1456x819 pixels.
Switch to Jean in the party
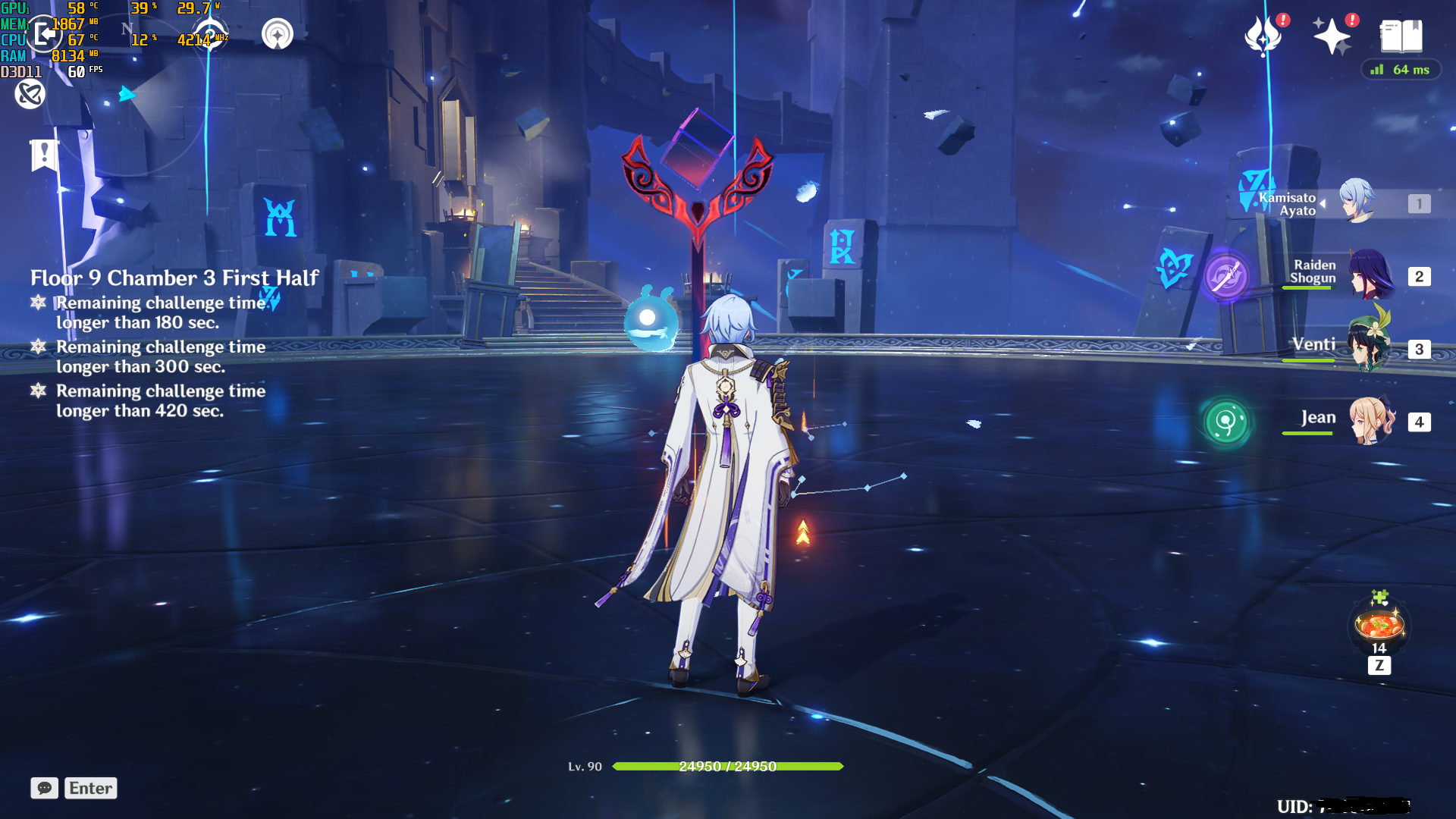1370,421
